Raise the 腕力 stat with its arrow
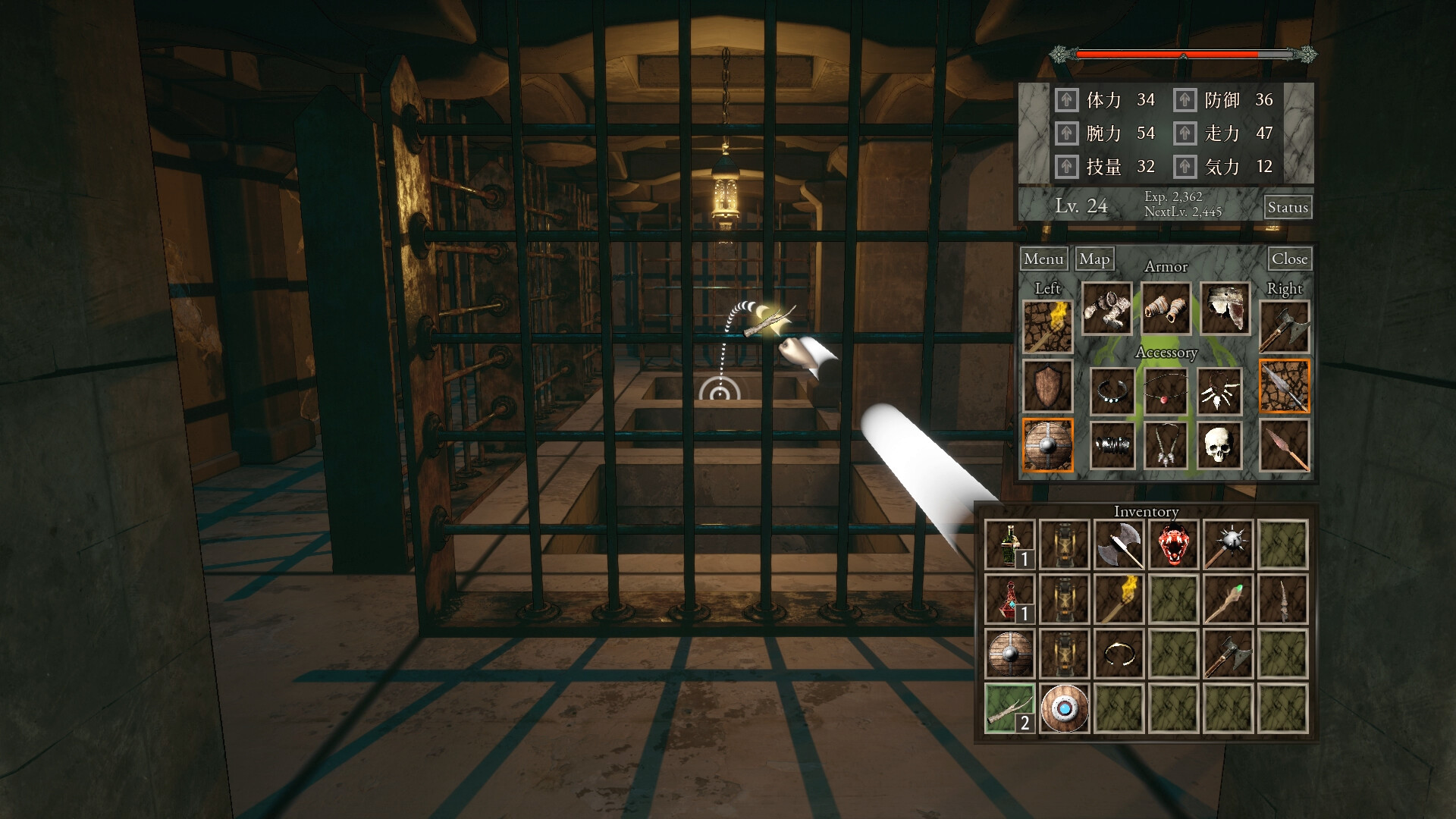Image resolution: width=1456 pixels, height=819 pixels. (1066, 133)
